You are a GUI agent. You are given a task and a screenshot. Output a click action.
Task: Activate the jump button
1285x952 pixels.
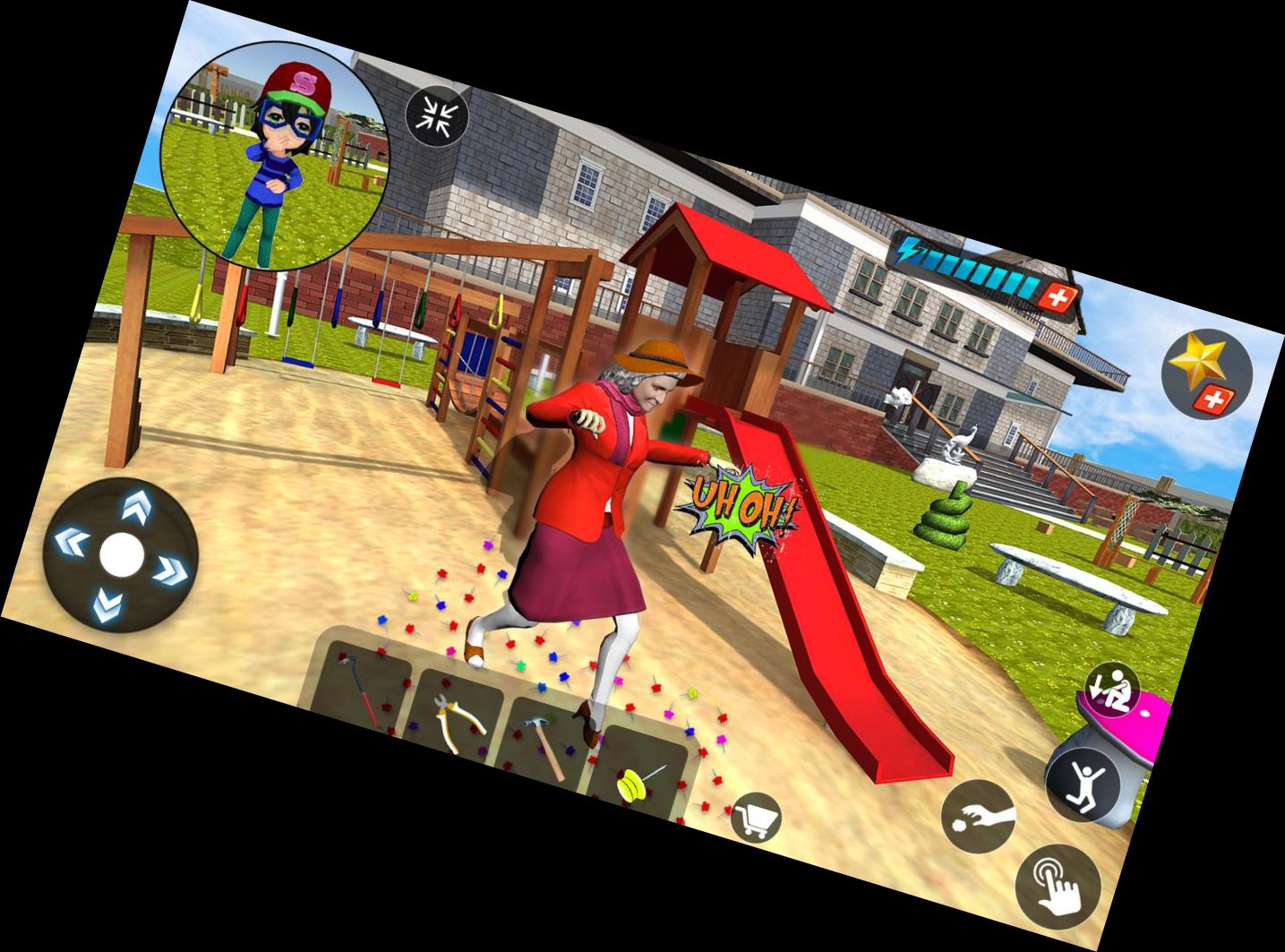(x=1084, y=784)
